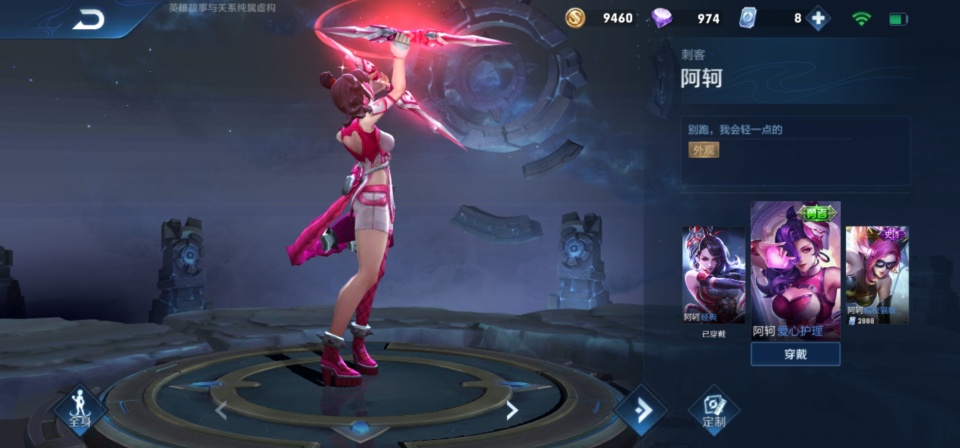The image size is (960, 448).
Task: Switch to next hero with right arrow
Action: click(x=512, y=409)
